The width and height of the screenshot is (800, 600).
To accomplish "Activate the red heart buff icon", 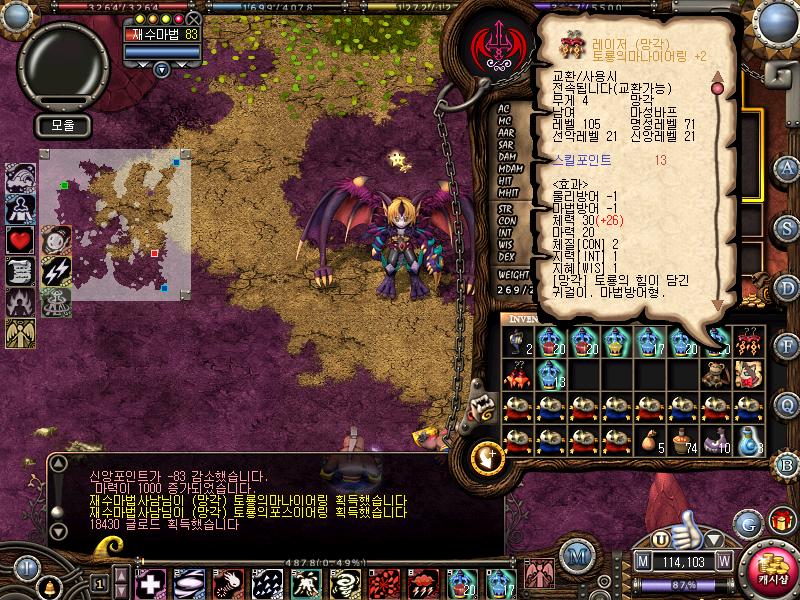I will 22,240.
